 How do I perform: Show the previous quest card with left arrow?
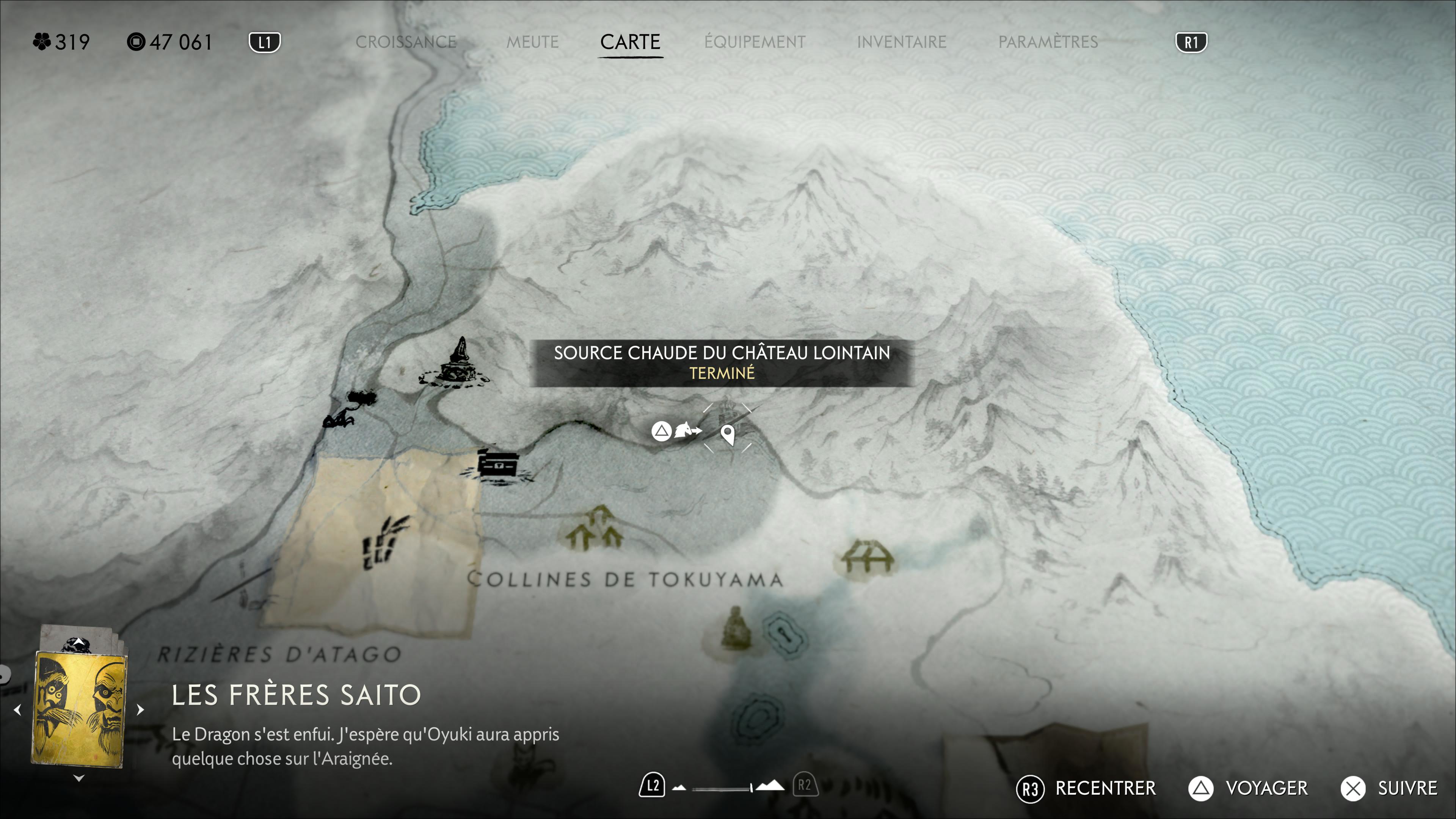click(x=17, y=709)
